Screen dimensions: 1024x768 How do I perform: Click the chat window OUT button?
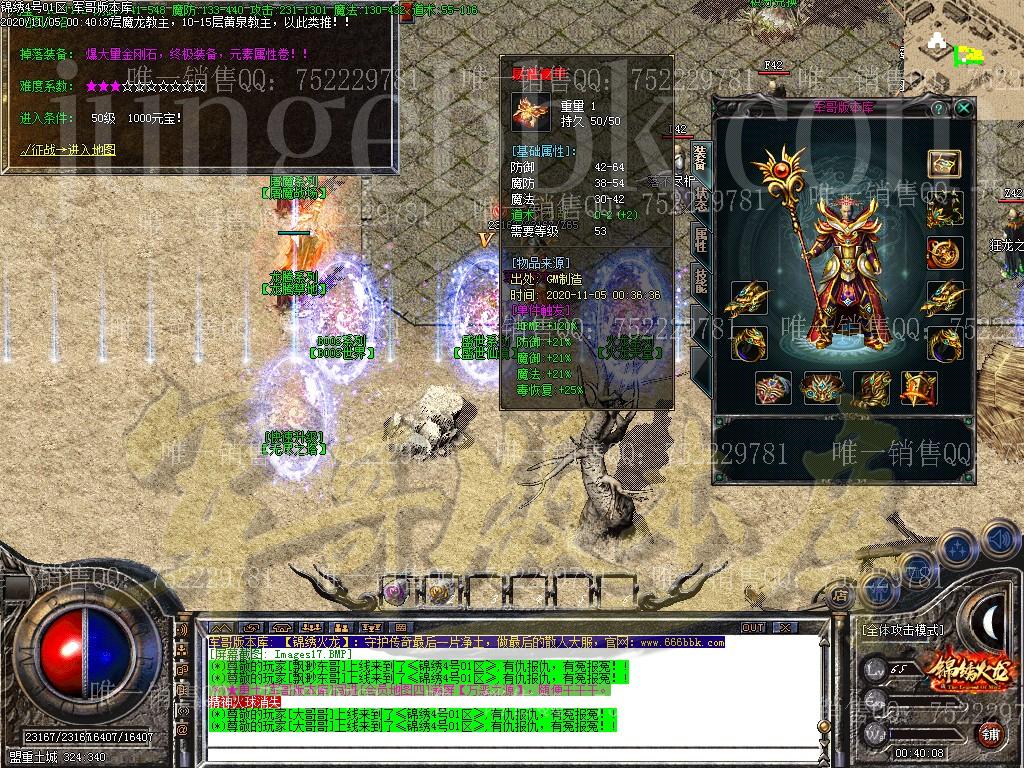coord(752,628)
